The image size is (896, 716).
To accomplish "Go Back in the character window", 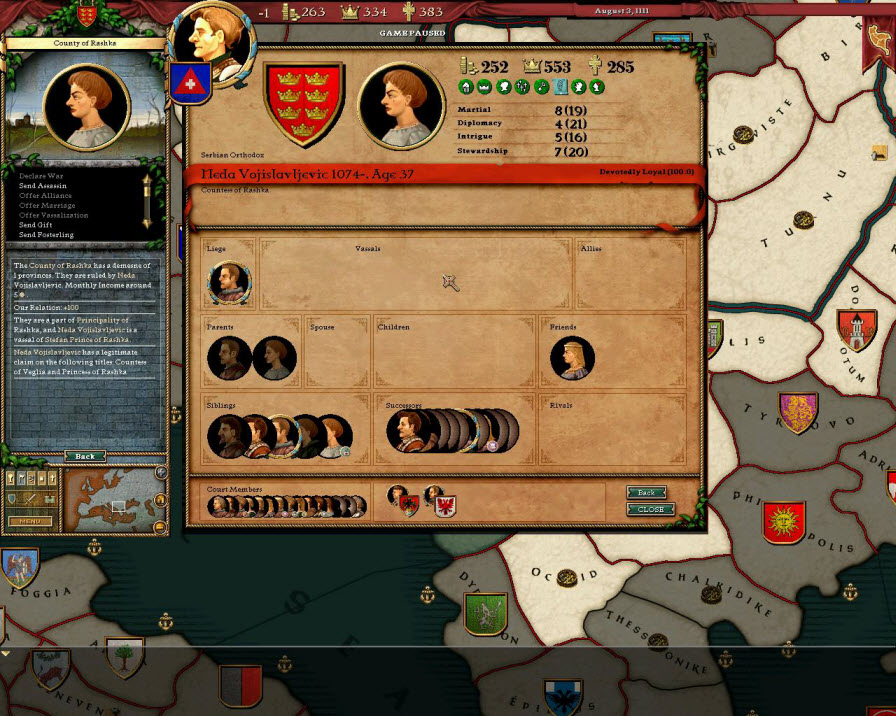I will tap(647, 493).
